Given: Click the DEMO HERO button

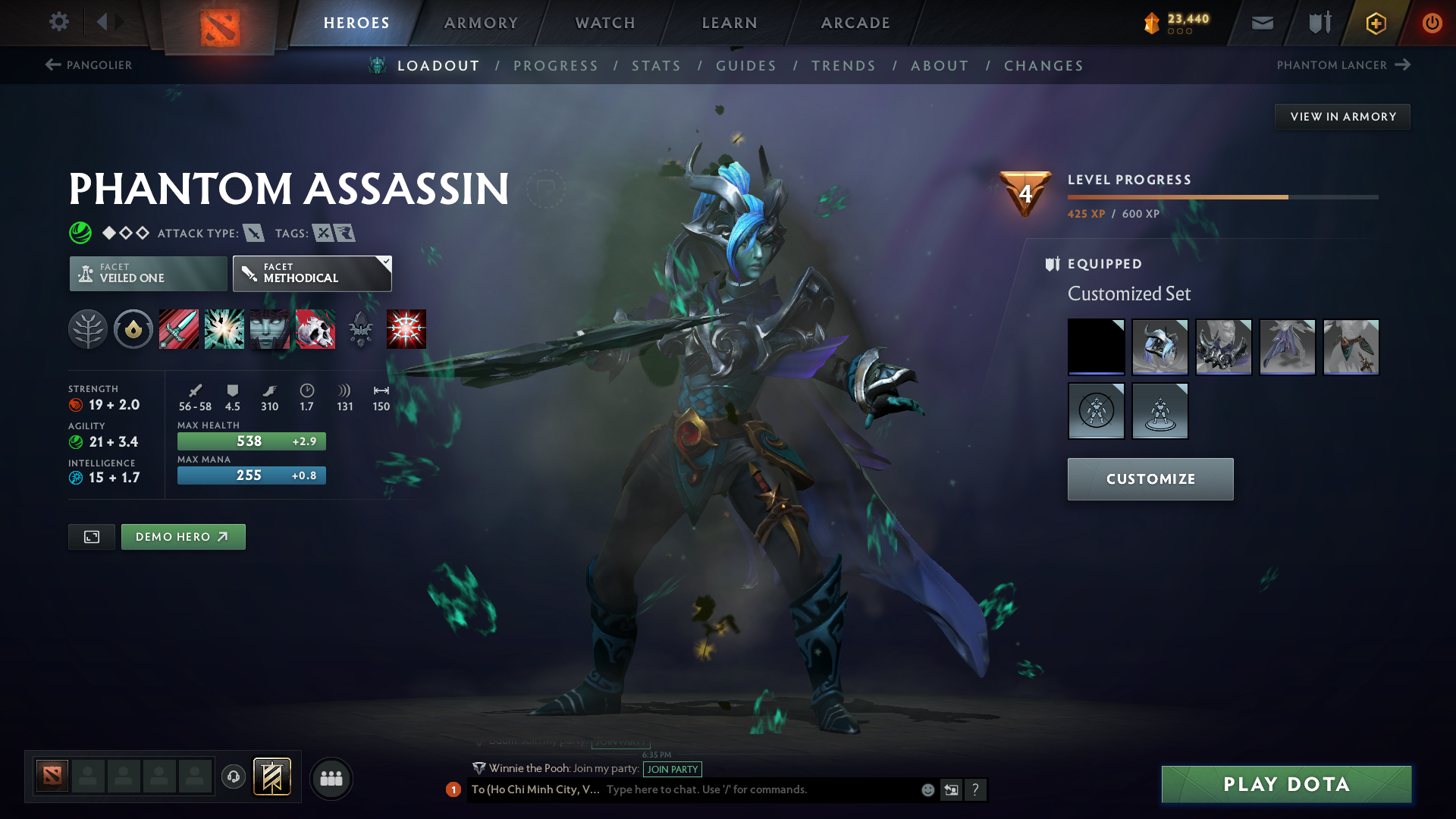Looking at the screenshot, I should 183,536.
